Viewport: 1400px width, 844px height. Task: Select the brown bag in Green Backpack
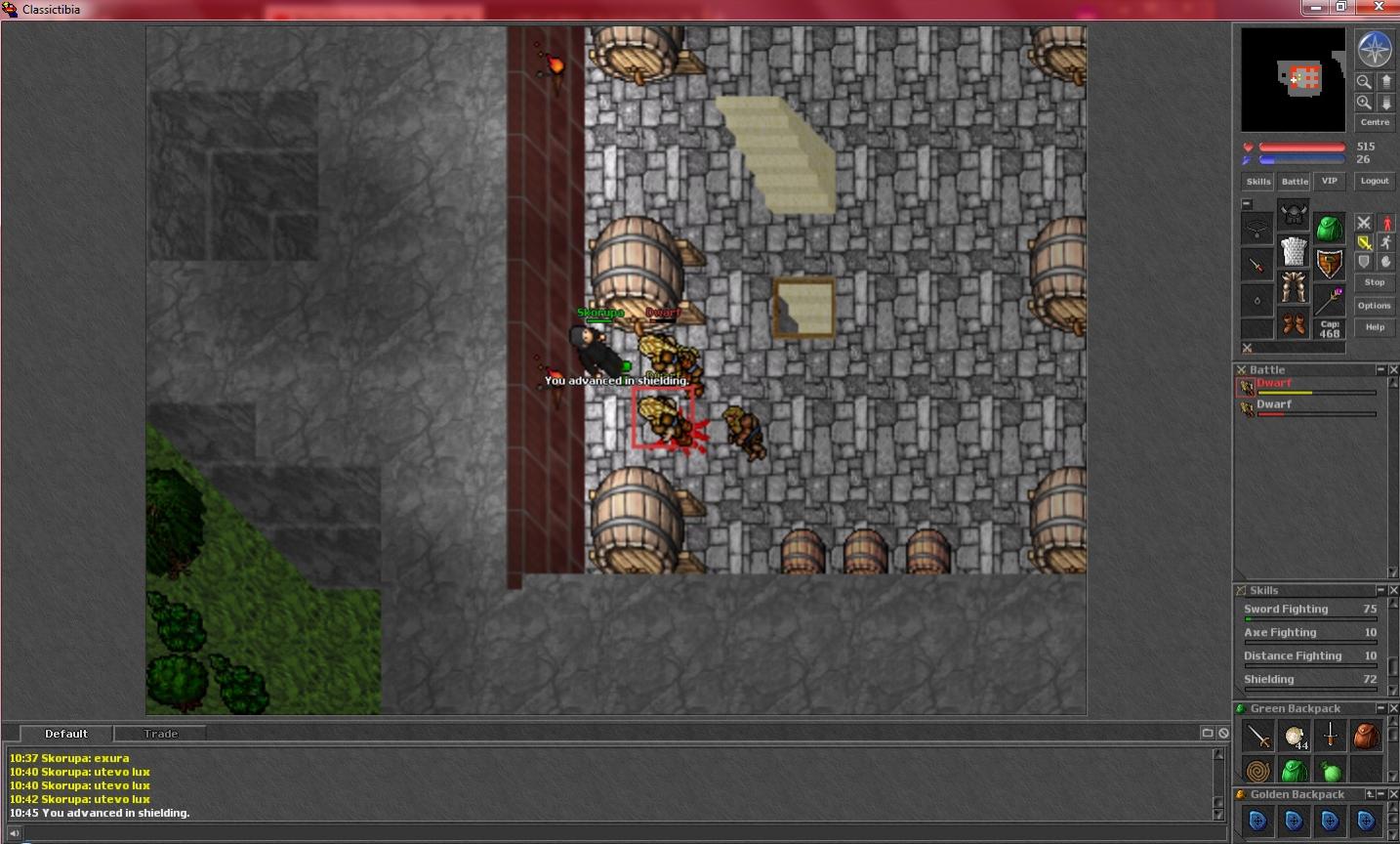click(1366, 736)
